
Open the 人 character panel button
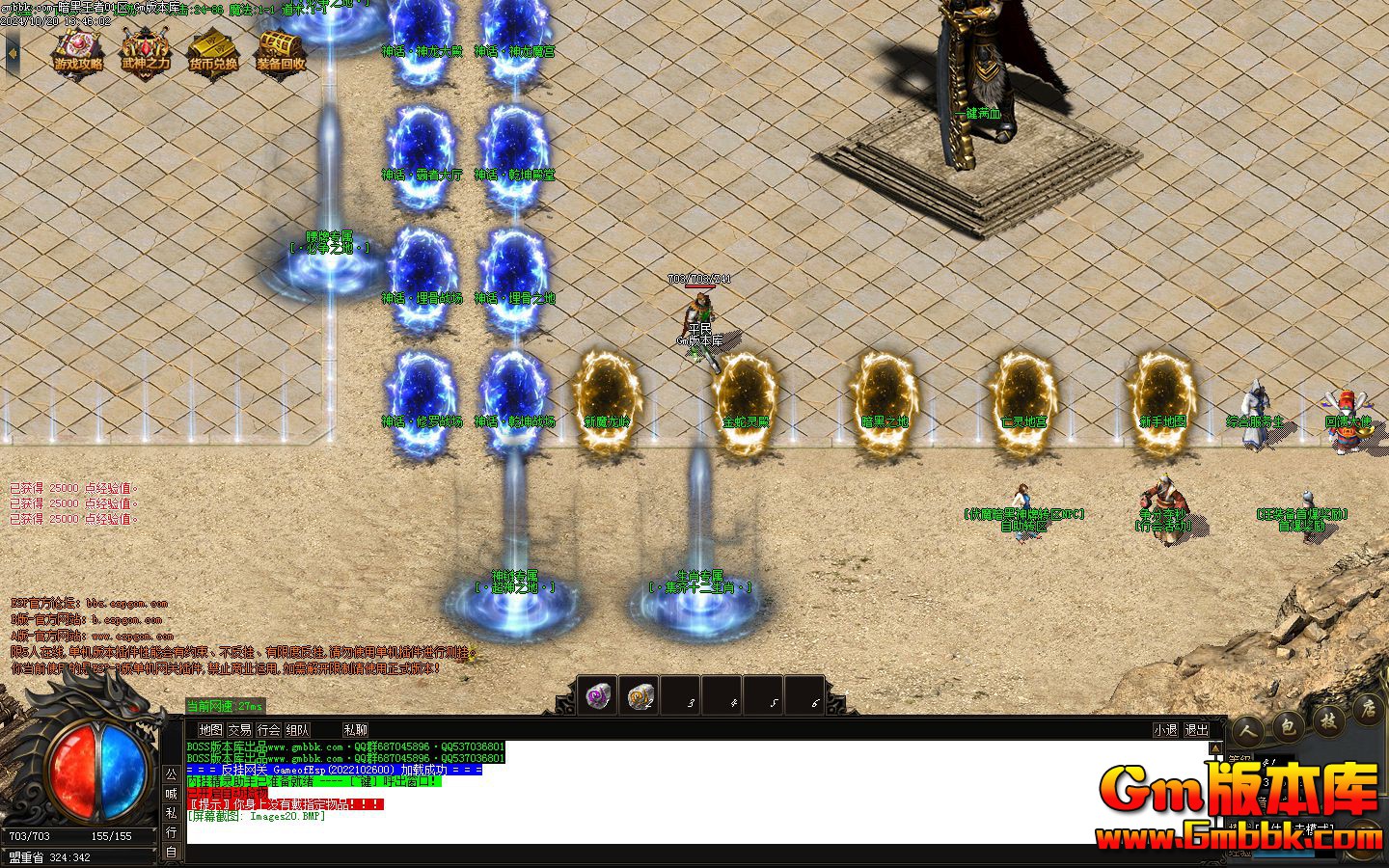[1249, 731]
